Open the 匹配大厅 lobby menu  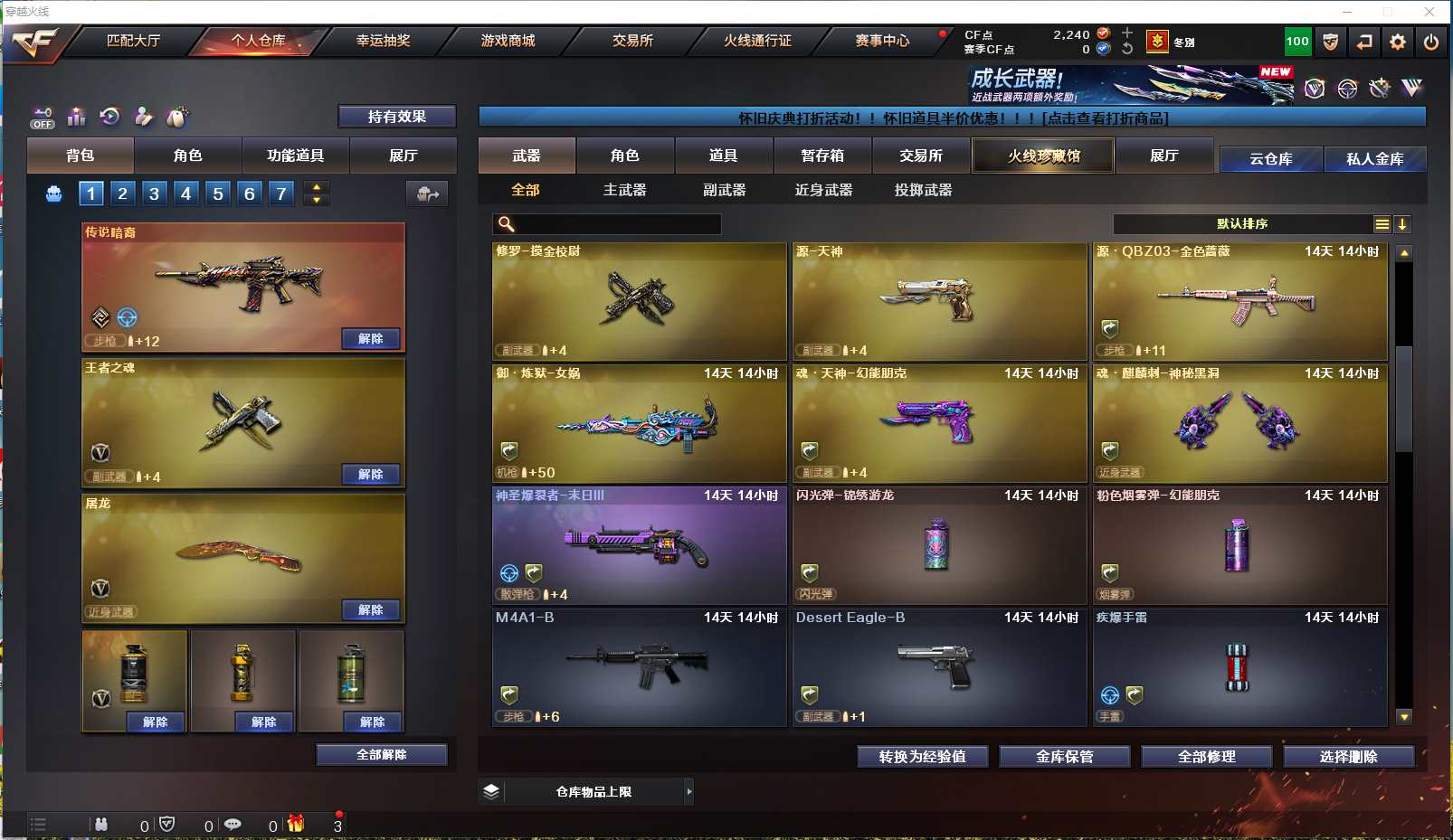point(133,41)
